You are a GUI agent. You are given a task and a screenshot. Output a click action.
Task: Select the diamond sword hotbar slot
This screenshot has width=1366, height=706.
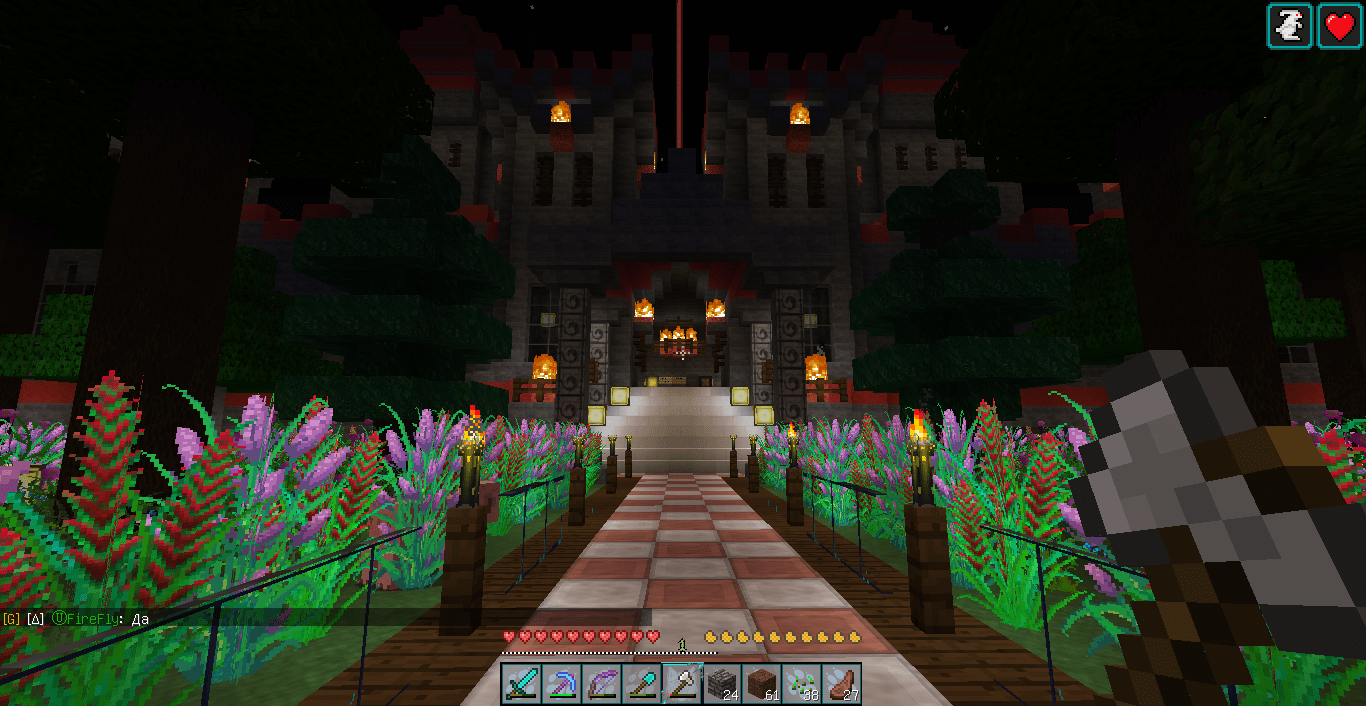point(521,684)
